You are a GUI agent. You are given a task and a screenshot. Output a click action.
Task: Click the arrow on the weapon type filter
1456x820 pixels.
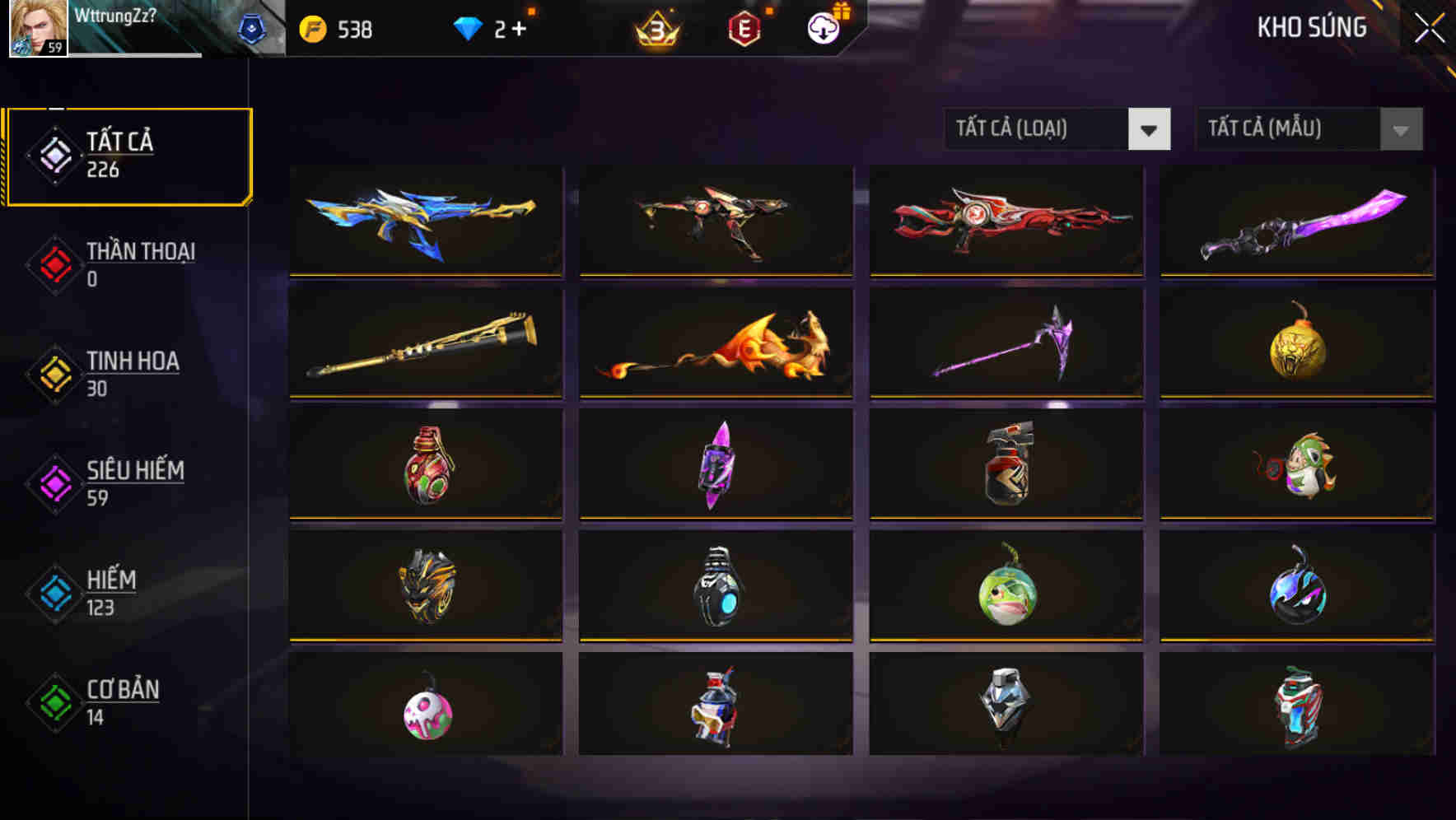[1150, 129]
